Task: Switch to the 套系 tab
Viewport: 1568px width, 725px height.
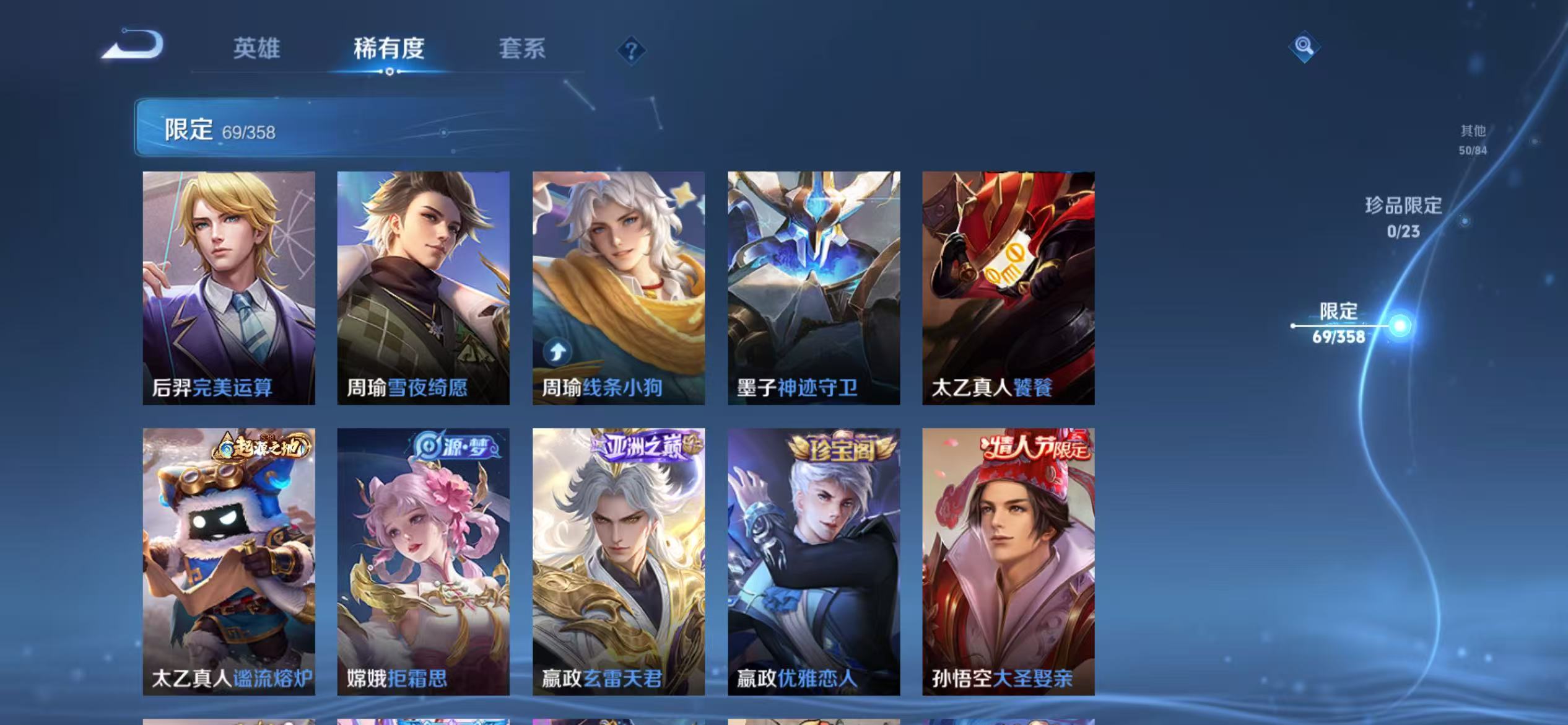Action: 521,50
